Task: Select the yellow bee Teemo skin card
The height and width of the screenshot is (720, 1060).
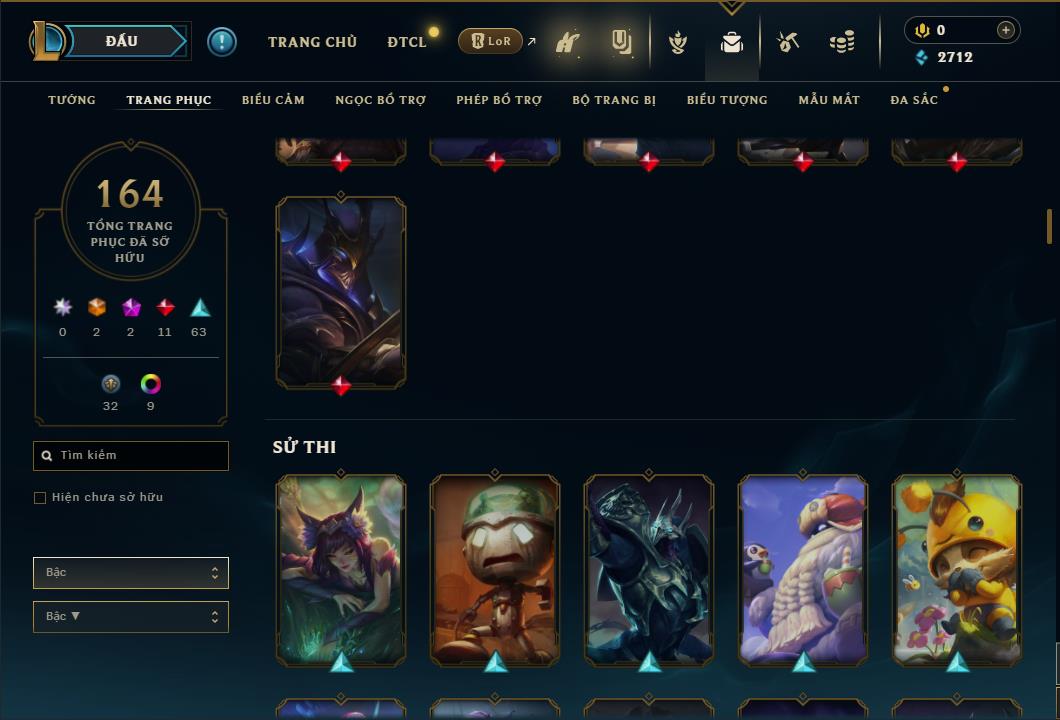Action: click(957, 568)
